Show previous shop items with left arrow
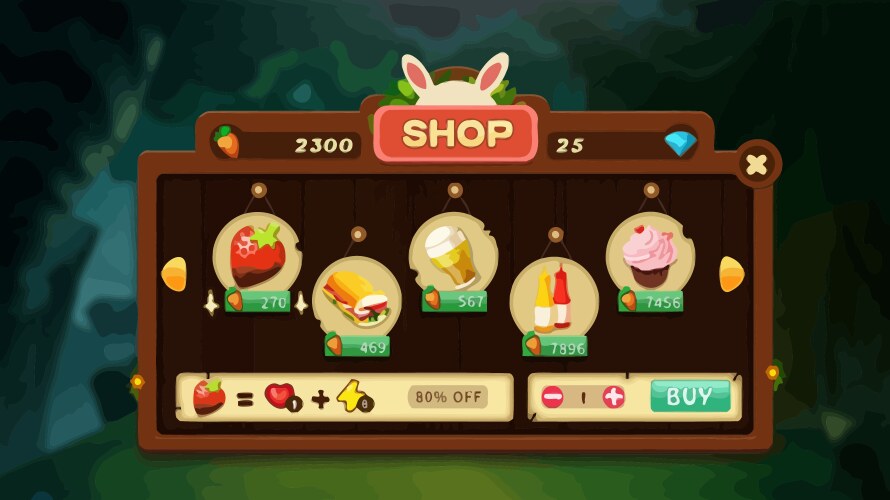This screenshot has width=890, height=500. pyautogui.click(x=174, y=273)
